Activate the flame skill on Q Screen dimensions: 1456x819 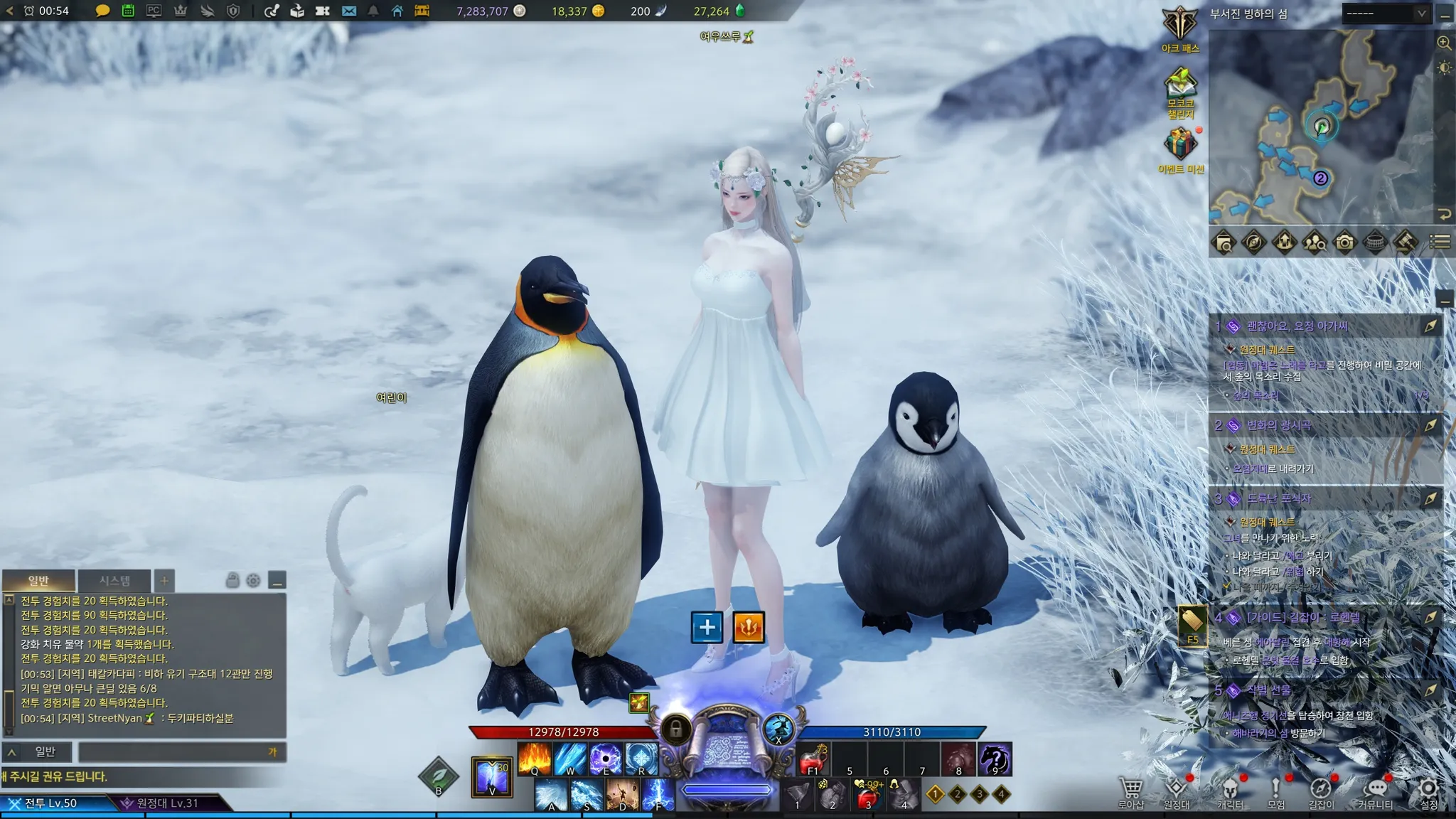coord(535,759)
